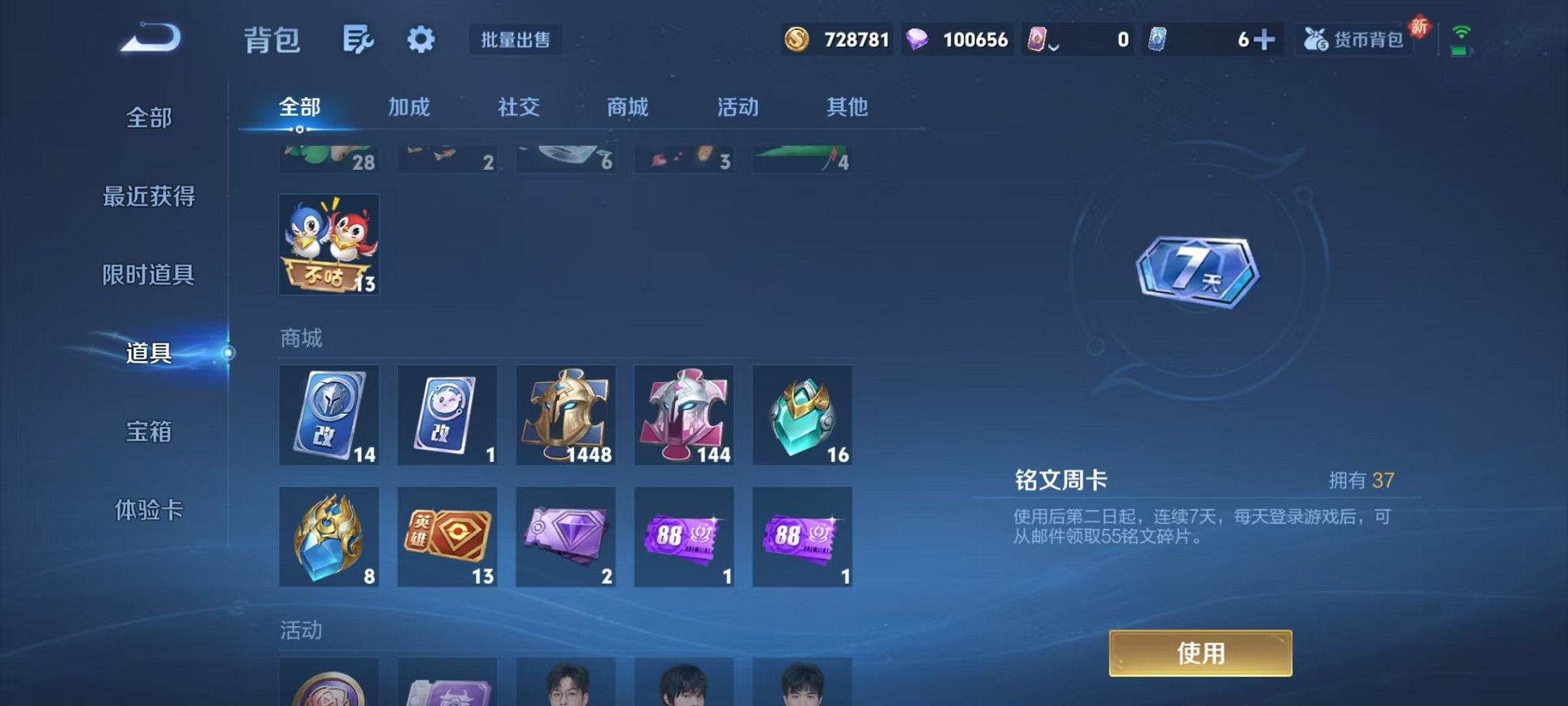Select the 不咕 bird item thumbnail

[329, 245]
